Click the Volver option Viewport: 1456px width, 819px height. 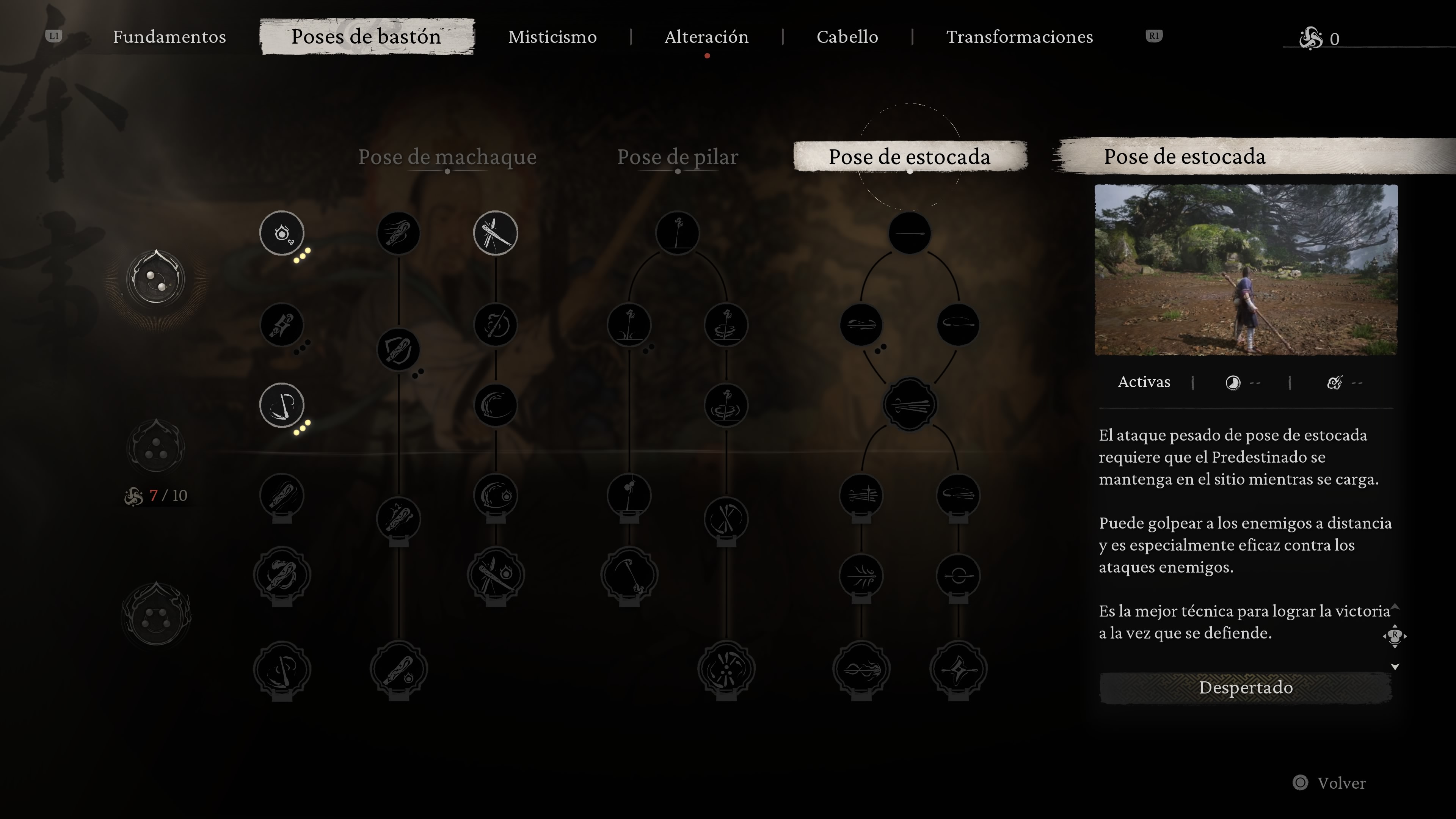1341,783
